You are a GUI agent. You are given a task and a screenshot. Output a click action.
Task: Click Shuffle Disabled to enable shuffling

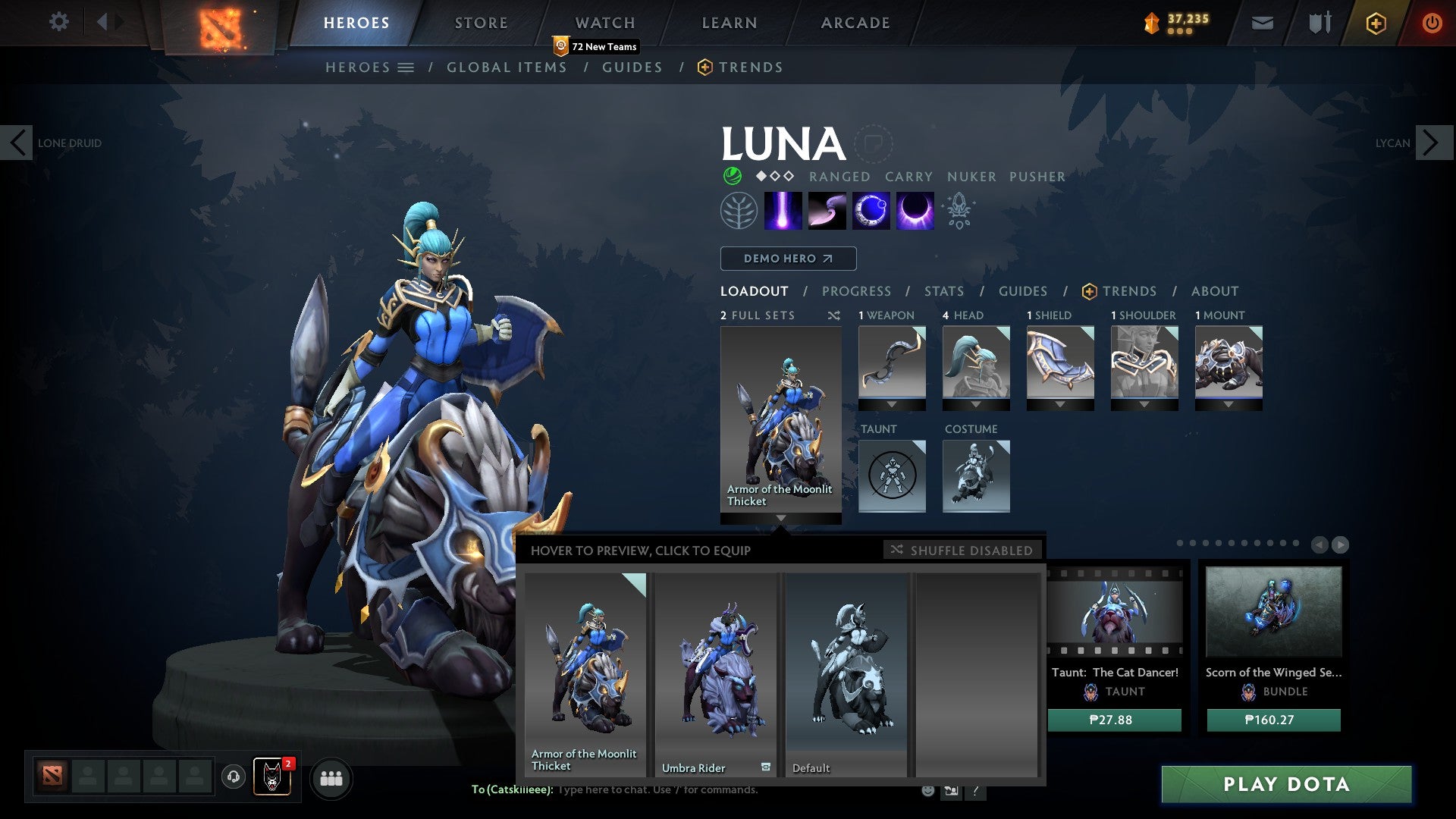point(962,550)
